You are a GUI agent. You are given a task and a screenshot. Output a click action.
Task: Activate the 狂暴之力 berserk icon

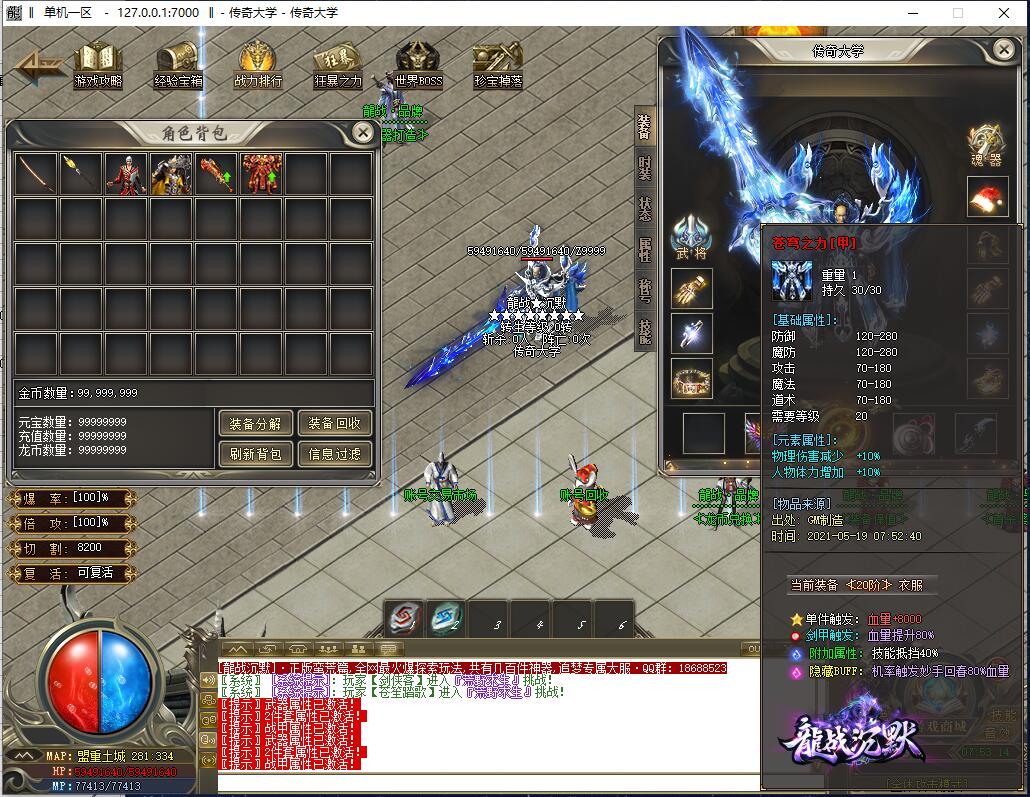[338, 63]
